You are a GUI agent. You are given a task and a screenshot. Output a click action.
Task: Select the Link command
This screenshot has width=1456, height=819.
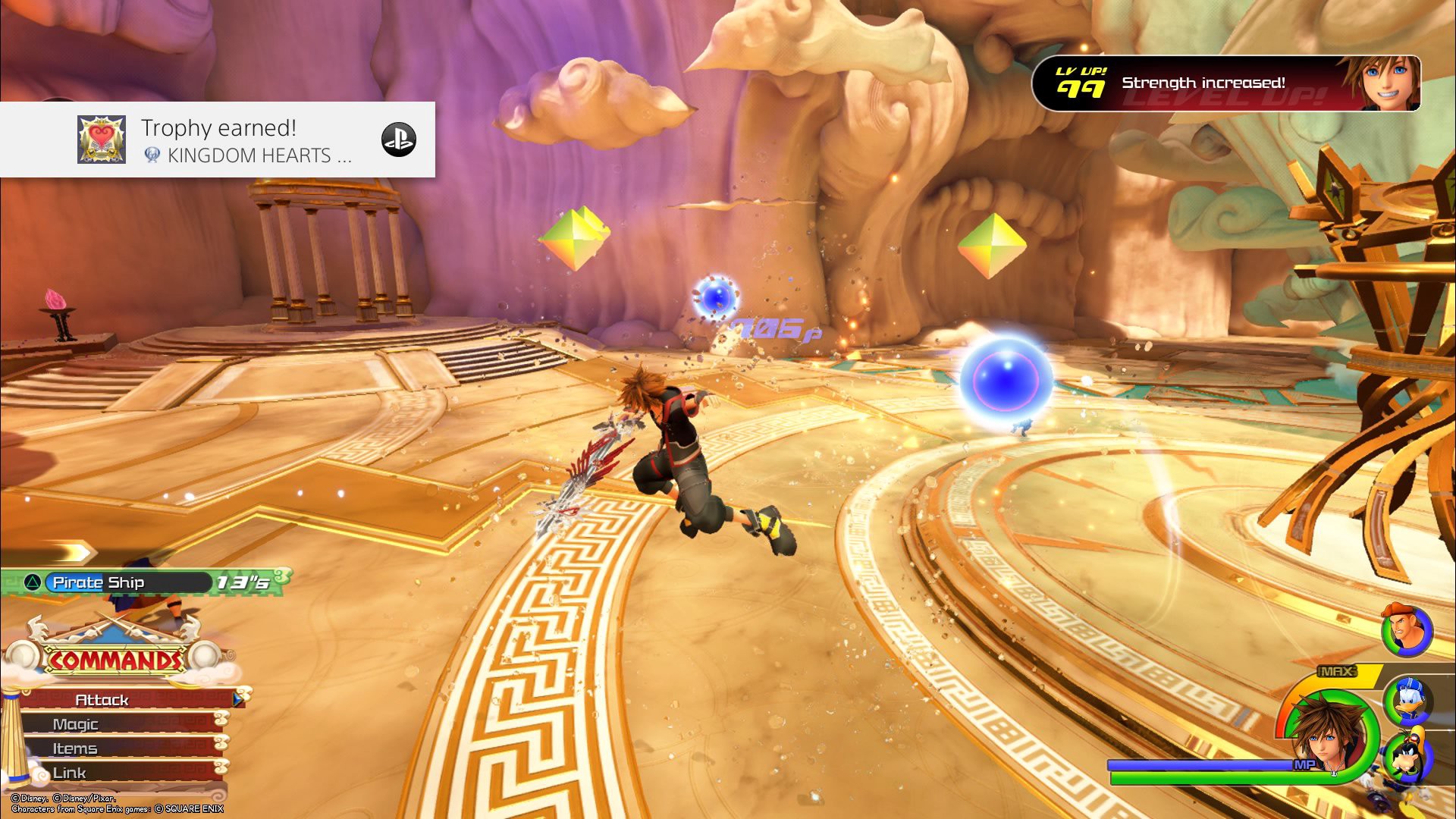114,773
